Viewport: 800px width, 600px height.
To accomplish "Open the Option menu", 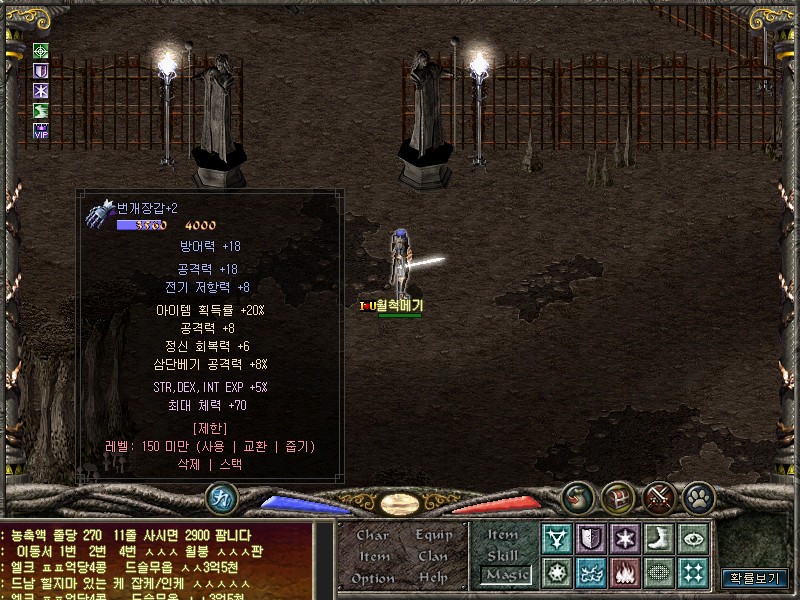I will (x=372, y=578).
